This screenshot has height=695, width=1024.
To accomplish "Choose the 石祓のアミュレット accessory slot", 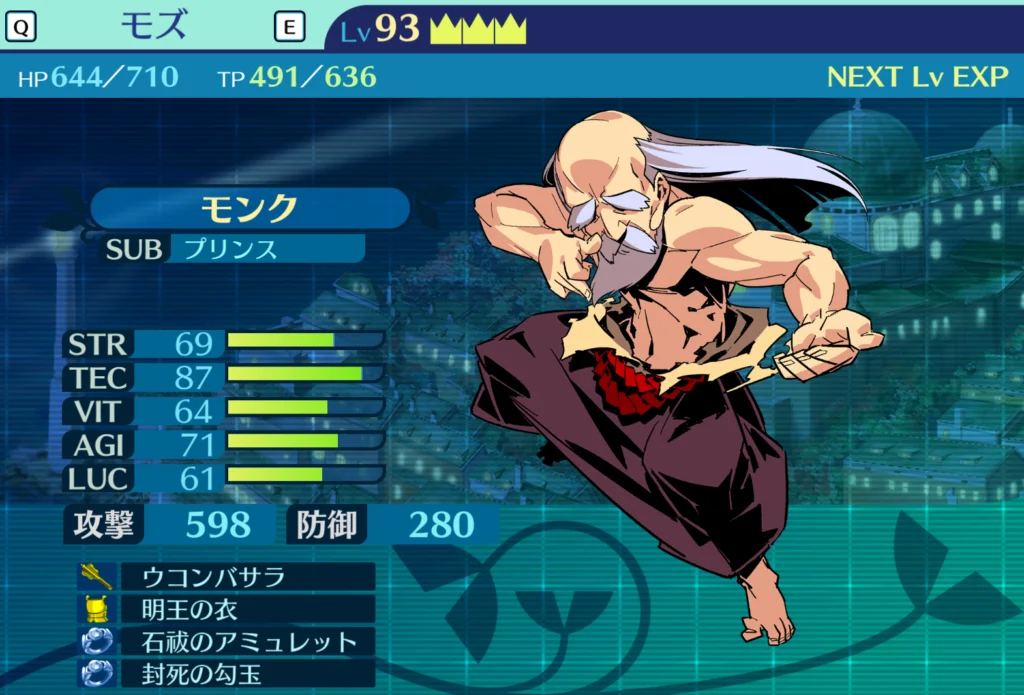I will (247, 641).
